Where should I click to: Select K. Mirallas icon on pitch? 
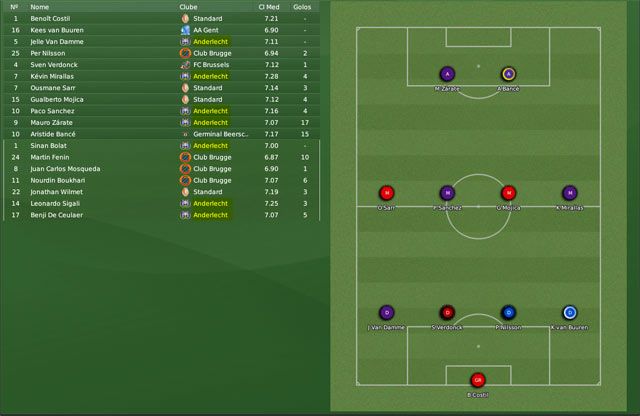[569, 193]
